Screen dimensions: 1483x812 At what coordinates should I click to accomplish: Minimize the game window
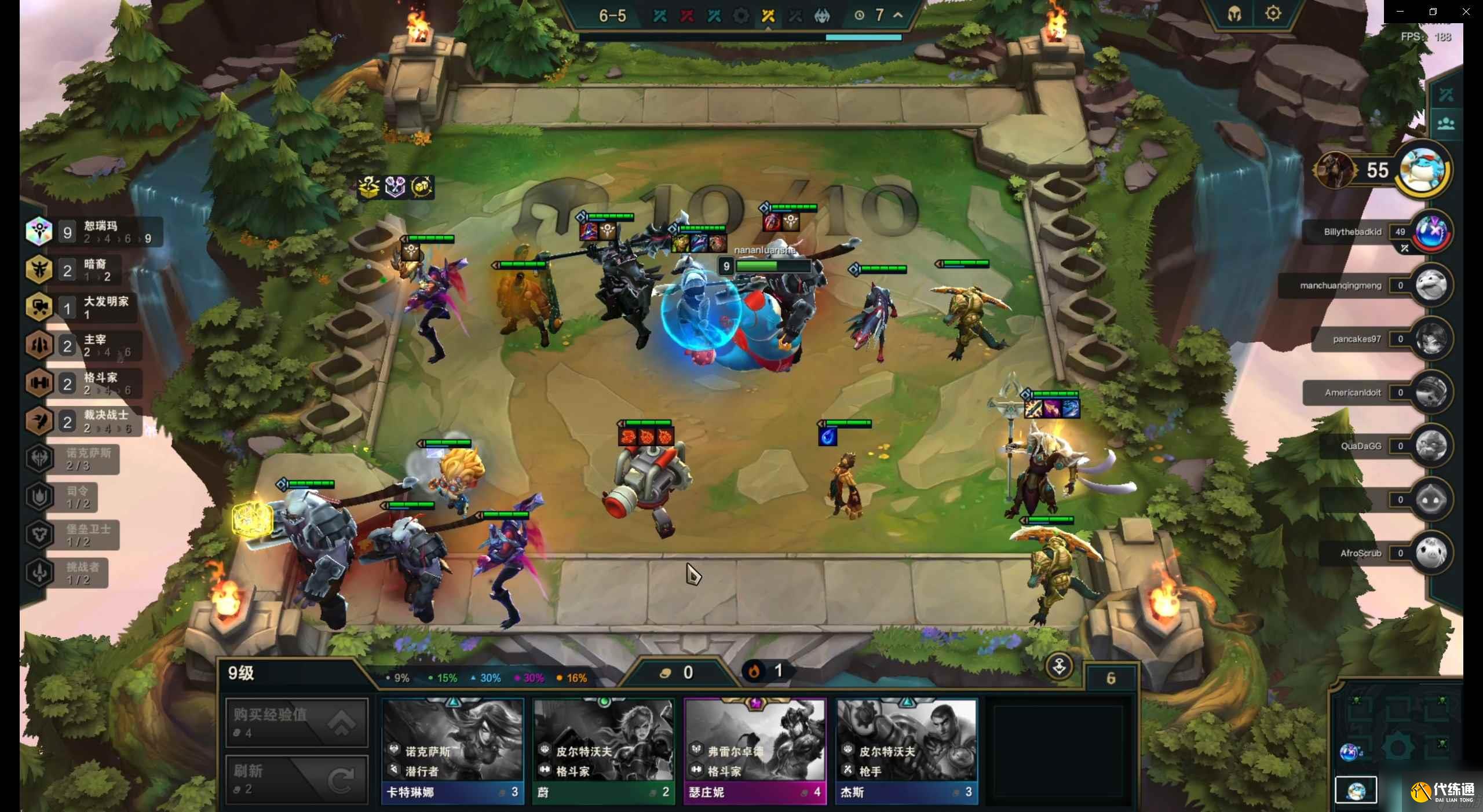(x=1400, y=12)
